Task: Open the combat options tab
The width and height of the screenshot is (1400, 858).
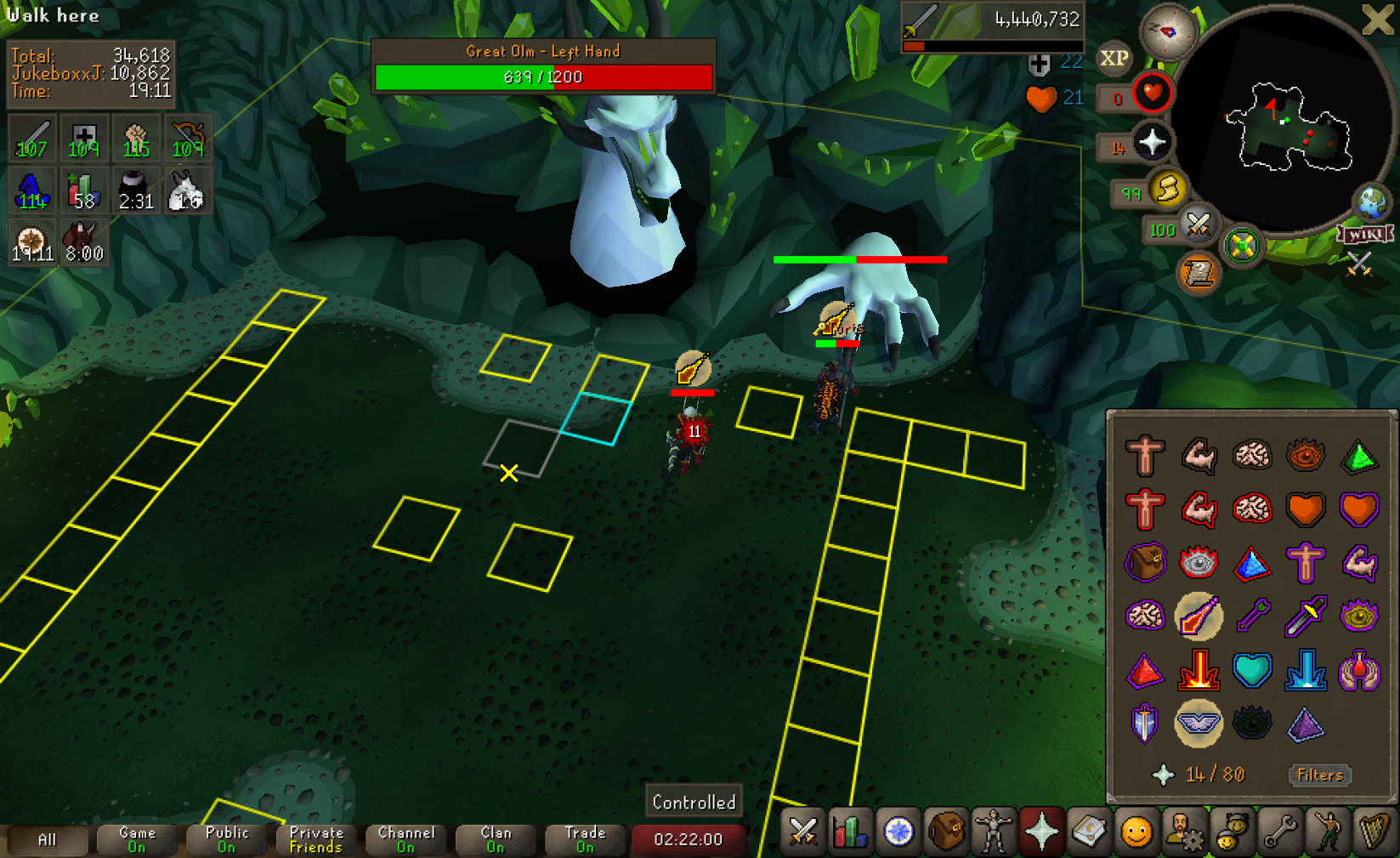Action: [x=802, y=831]
